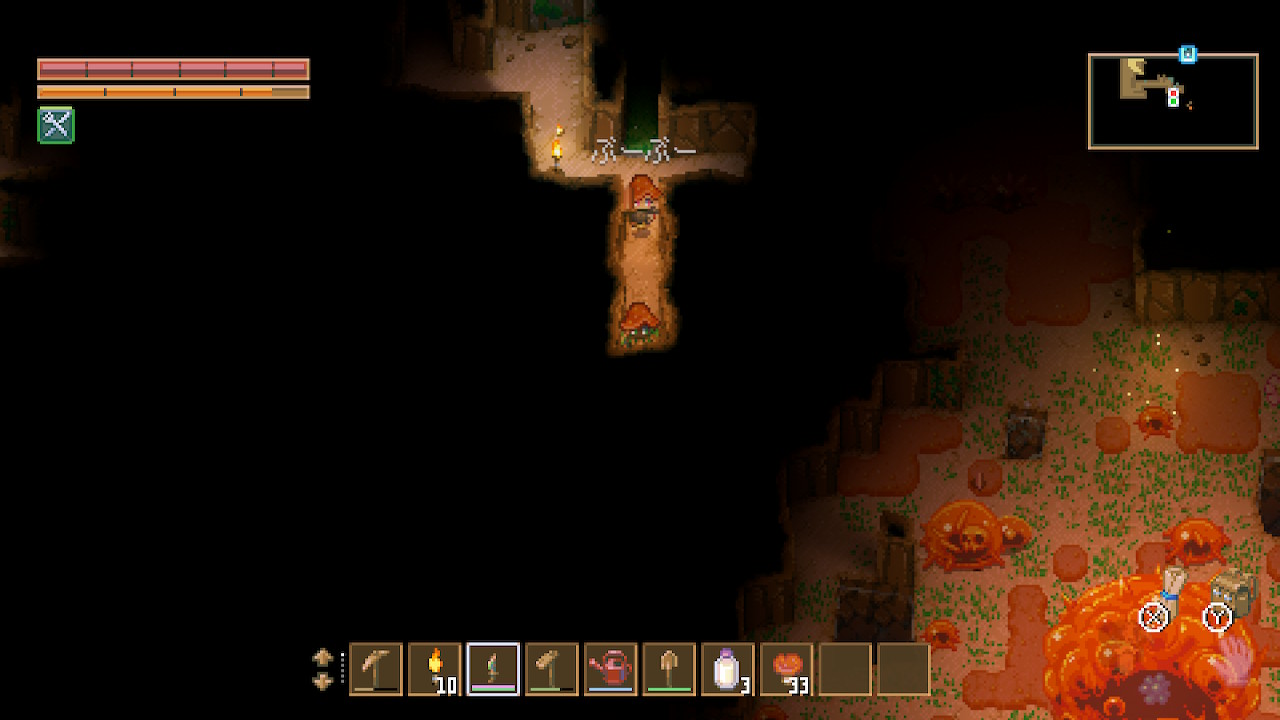Inspect the fork and knife buff icon

(56, 126)
